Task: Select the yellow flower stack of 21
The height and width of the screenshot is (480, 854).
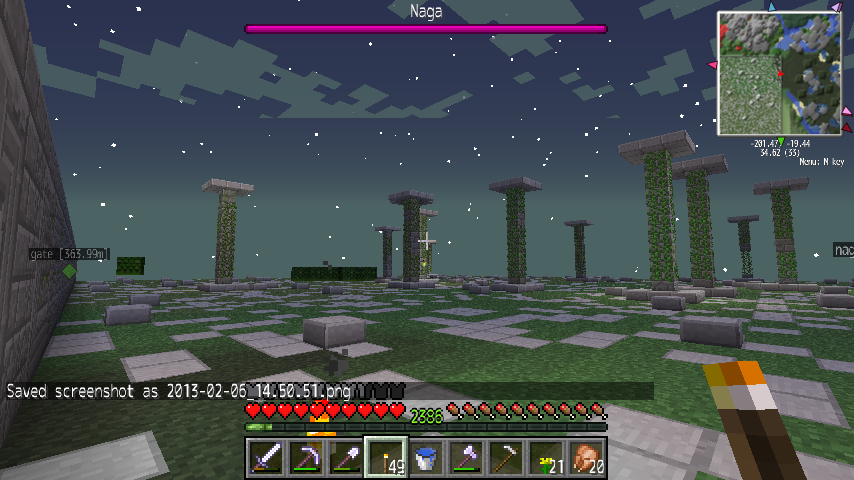Action: pos(546,458)
